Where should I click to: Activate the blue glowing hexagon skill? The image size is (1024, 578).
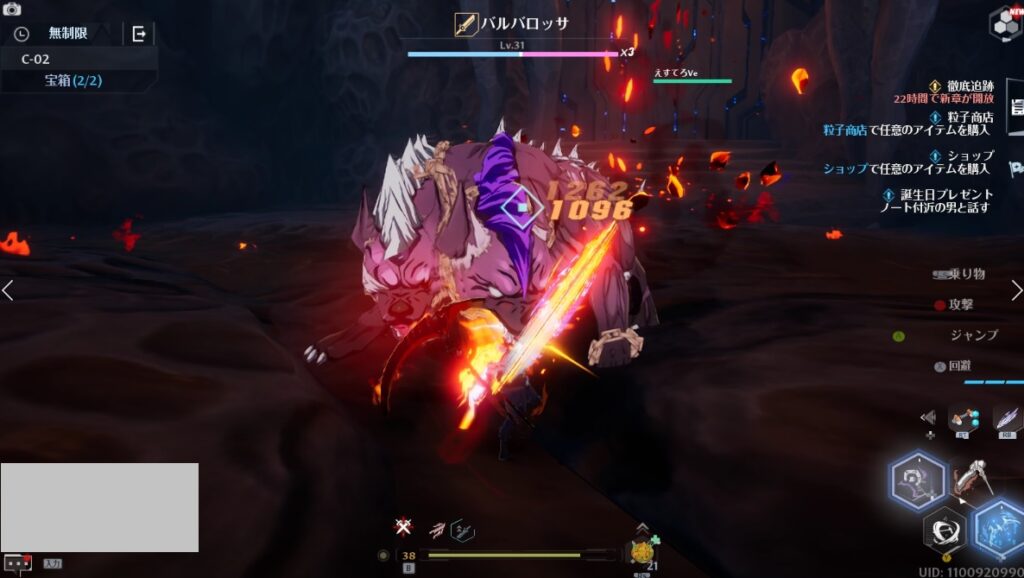pyautogui.click(x=1001, y=527)
